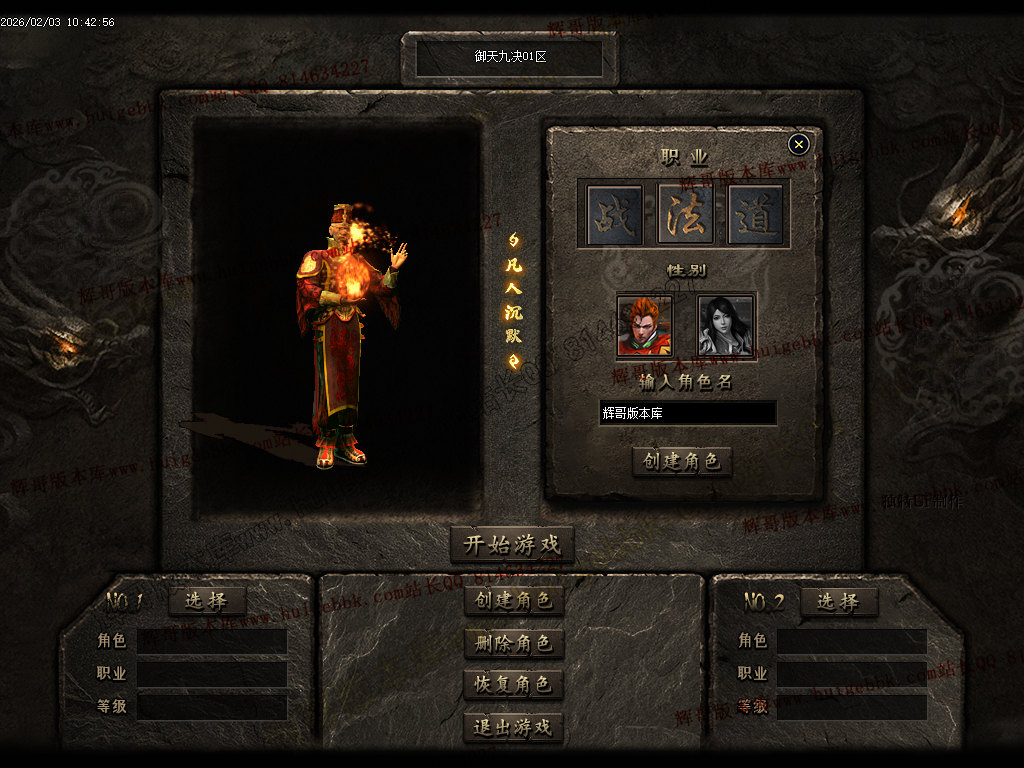The width and height of the screenshot is (1024, 768).
Task: Select the female character portrait
Action: 725,325
